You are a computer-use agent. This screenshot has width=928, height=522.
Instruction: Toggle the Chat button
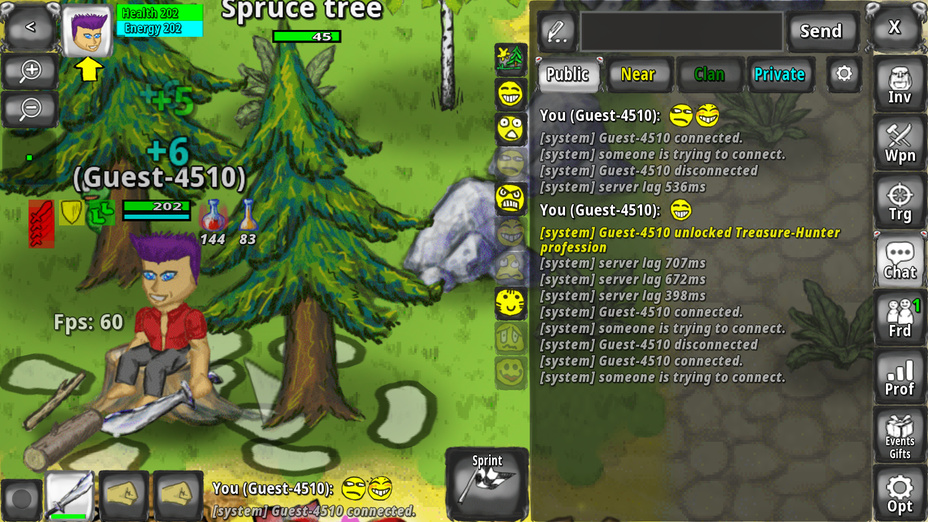(899, 260)
